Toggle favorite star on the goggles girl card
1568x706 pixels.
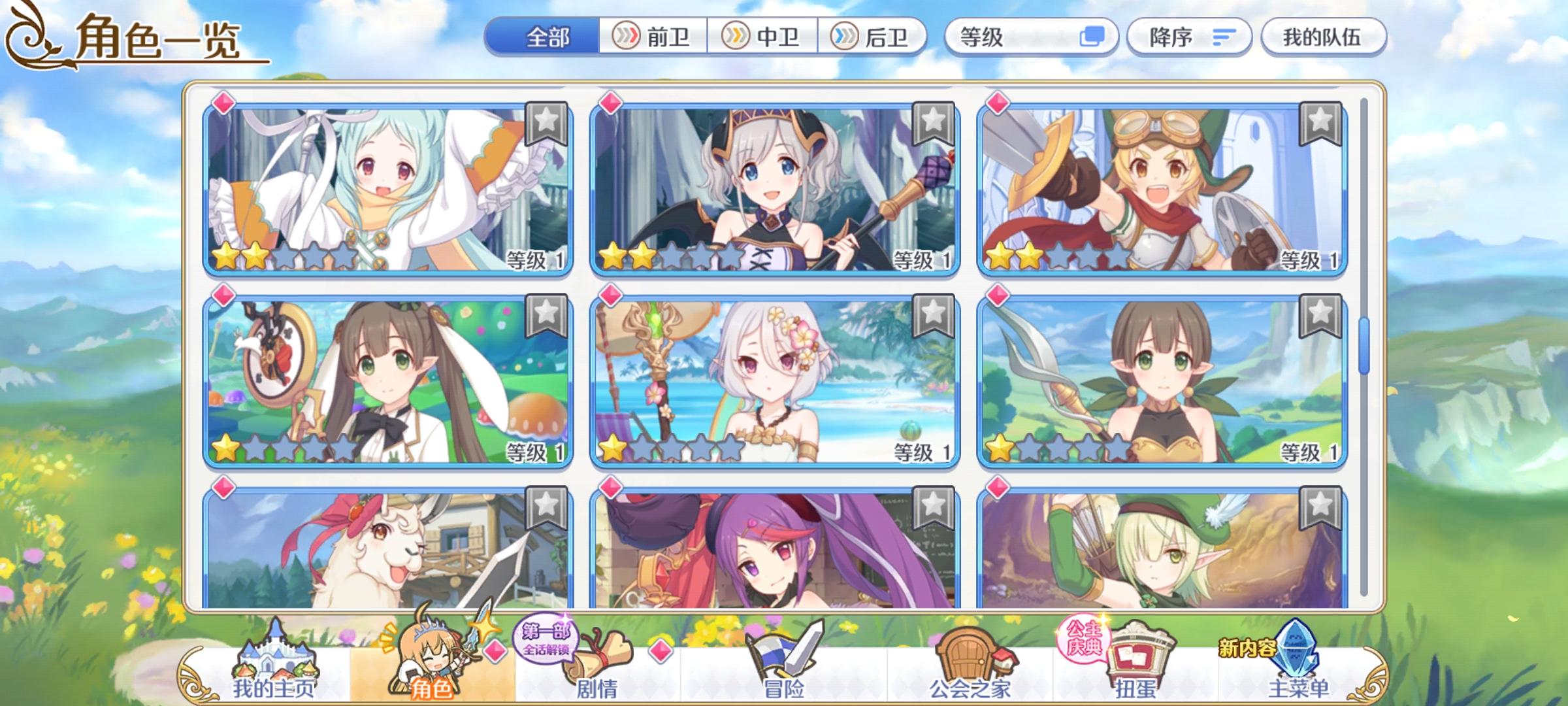1322,123
